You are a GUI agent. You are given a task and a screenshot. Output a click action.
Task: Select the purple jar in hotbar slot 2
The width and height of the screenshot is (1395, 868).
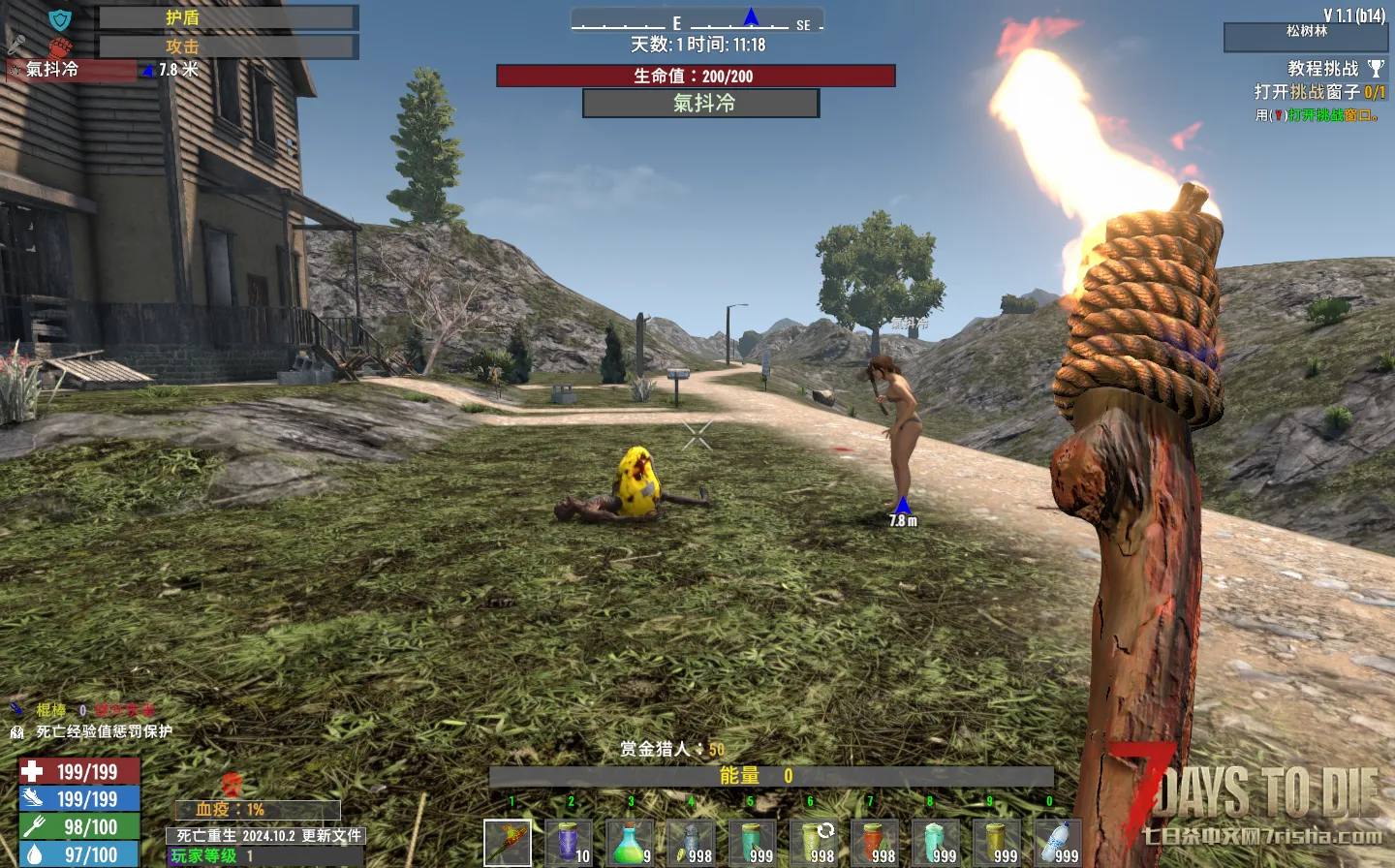point(569,843)
